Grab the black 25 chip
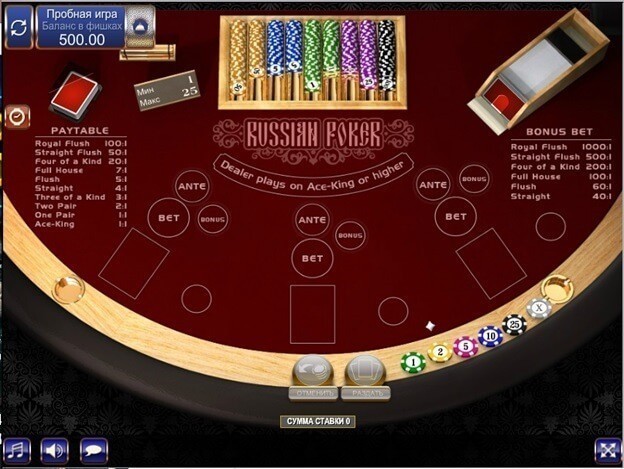 click(x=514, y=324)
